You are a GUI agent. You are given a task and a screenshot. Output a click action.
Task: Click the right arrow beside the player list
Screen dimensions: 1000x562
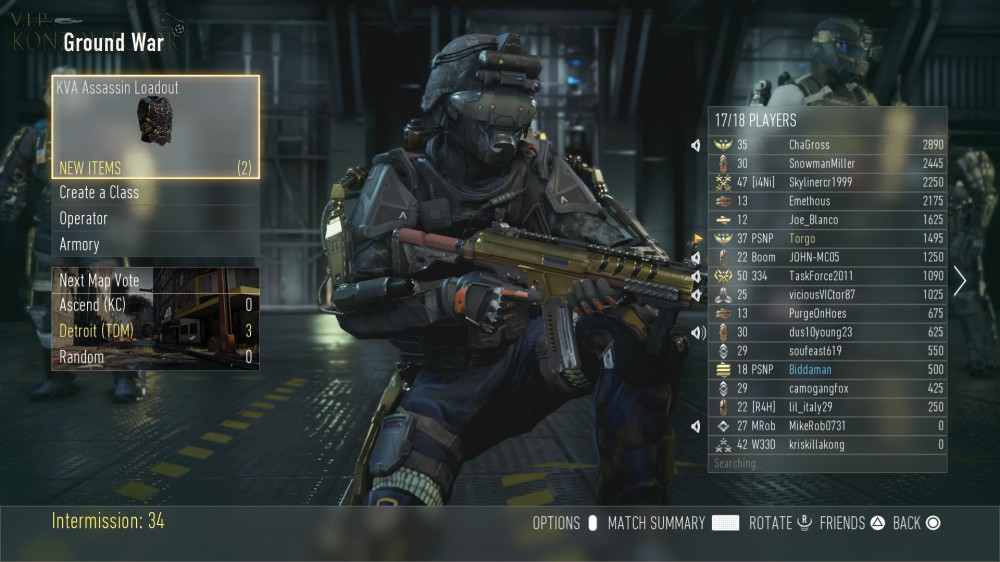tap(960, 281)
